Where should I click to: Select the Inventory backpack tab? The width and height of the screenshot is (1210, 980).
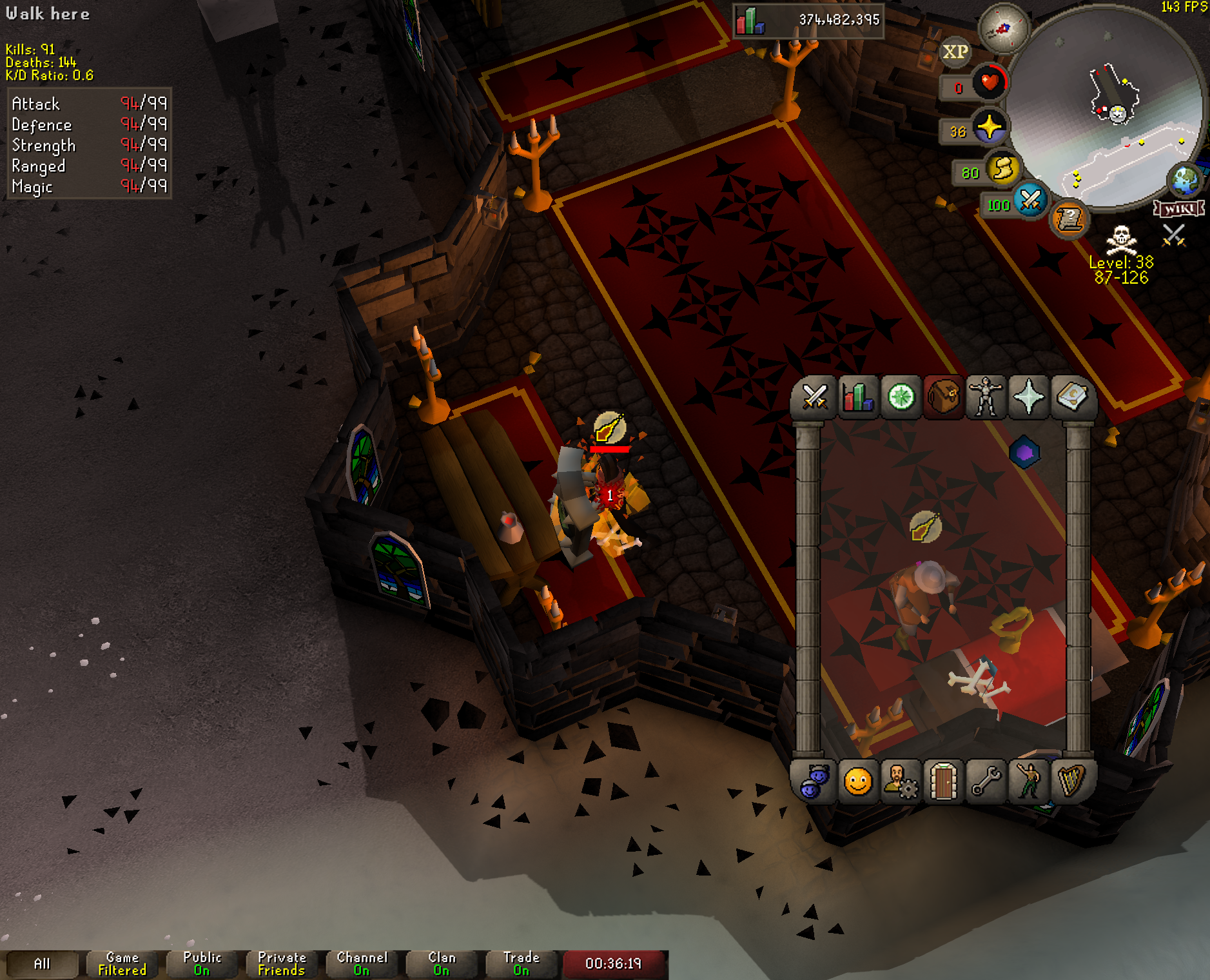click(944, 397)
